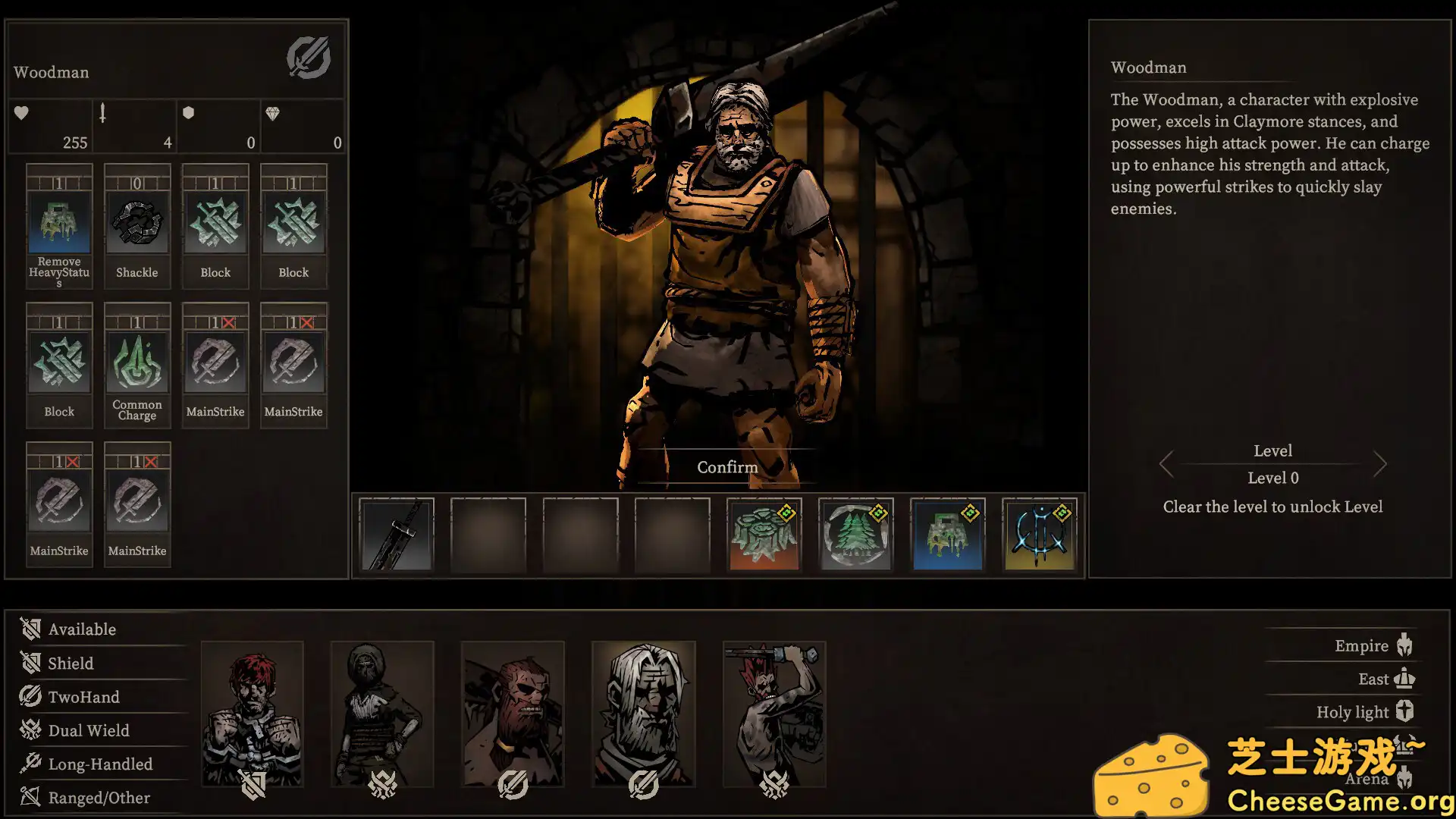This screenshot has width=1456, height=819.
Task: Filter characters by Available
Action: click(82, 629)
